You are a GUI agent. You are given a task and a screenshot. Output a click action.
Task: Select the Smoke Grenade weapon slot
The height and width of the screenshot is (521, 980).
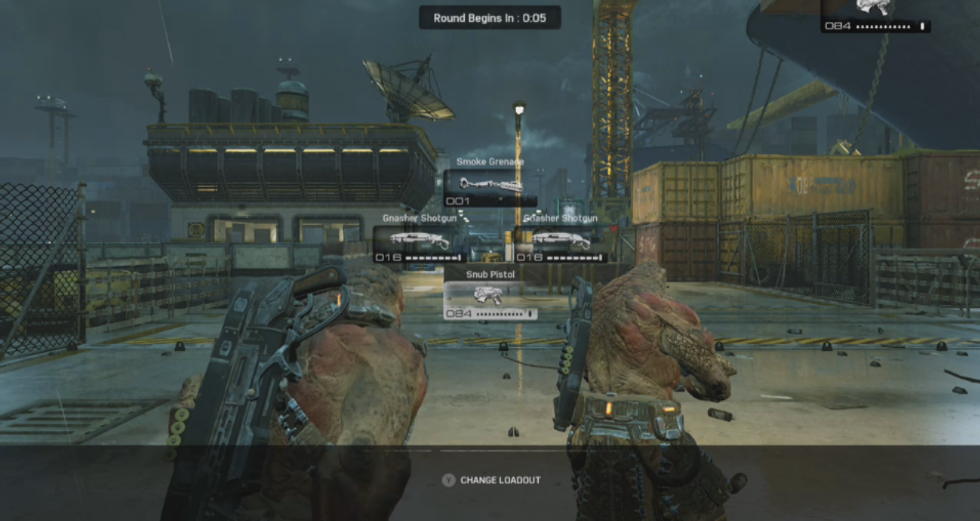pos(490,186)
